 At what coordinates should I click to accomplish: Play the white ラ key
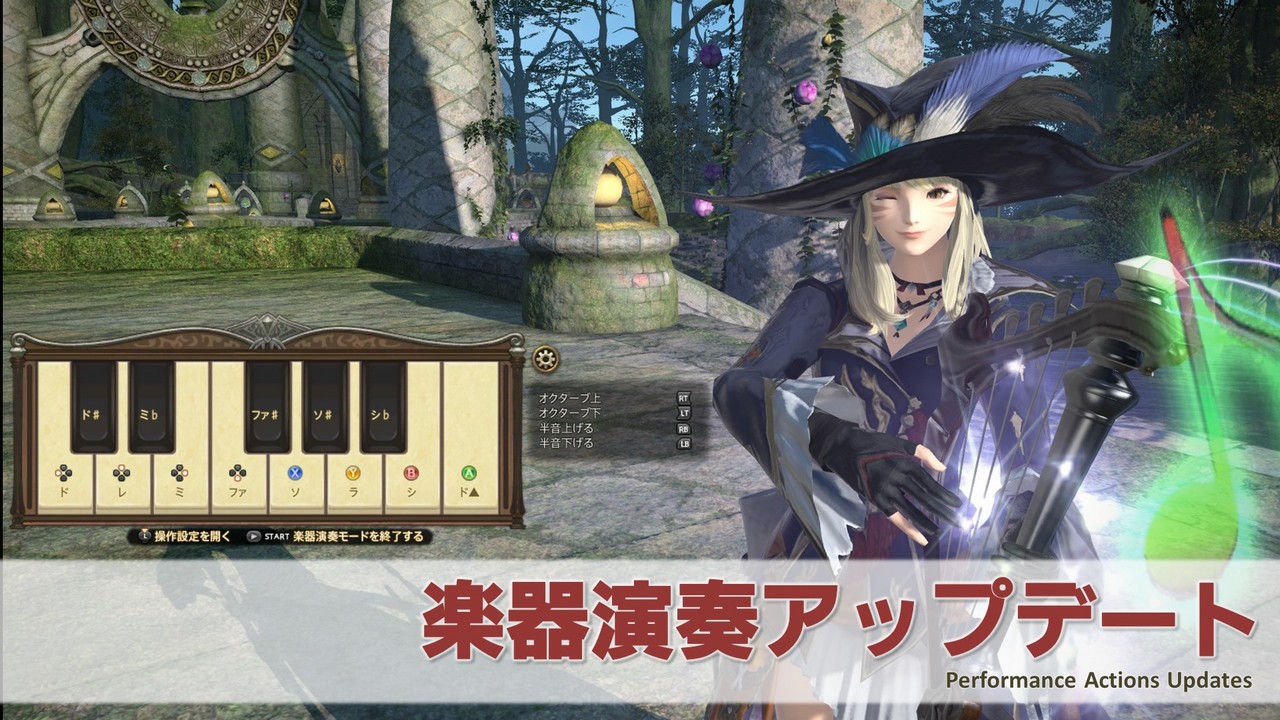[354, 483]
